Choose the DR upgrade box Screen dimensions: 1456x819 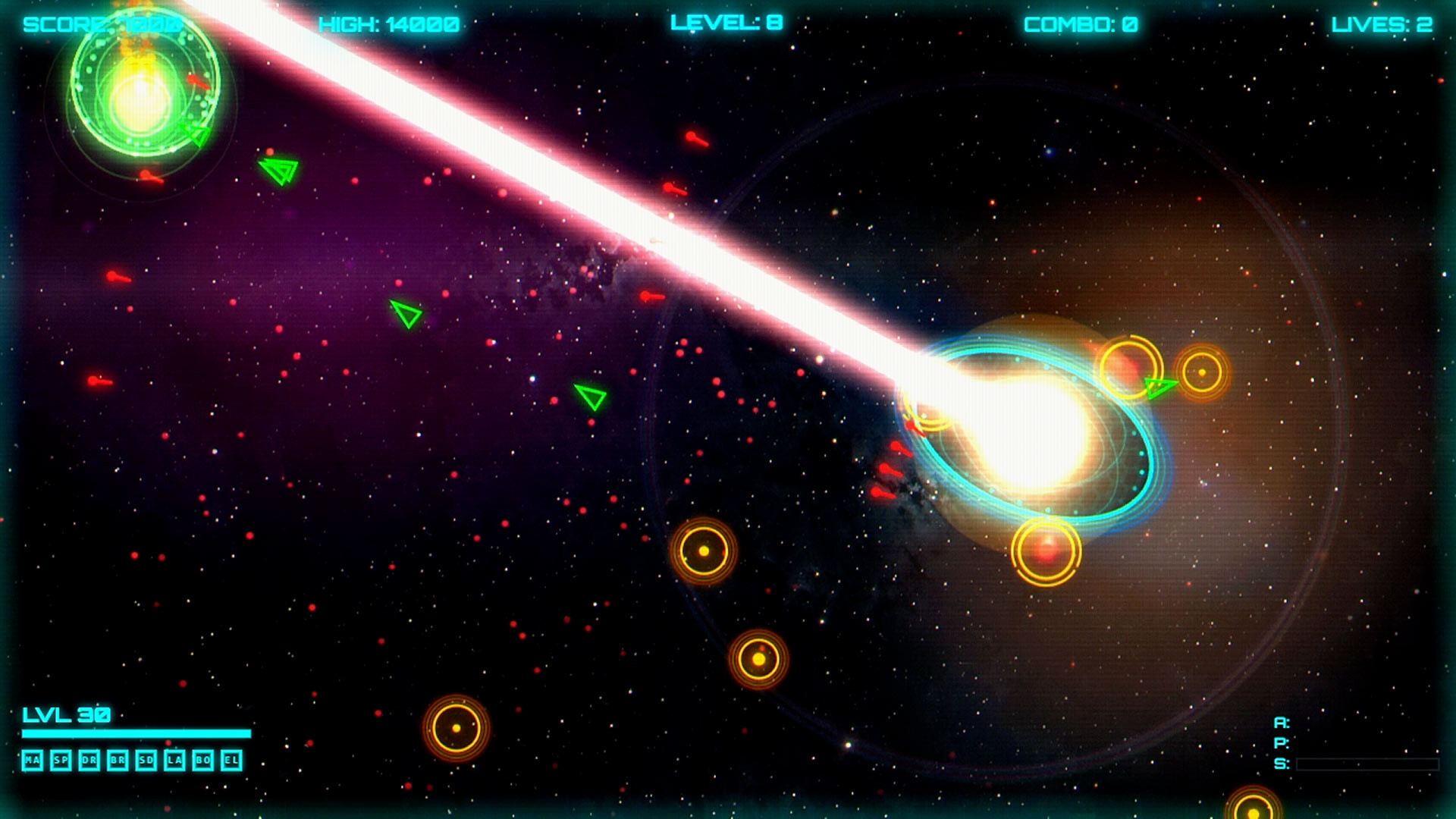[89, 760]
